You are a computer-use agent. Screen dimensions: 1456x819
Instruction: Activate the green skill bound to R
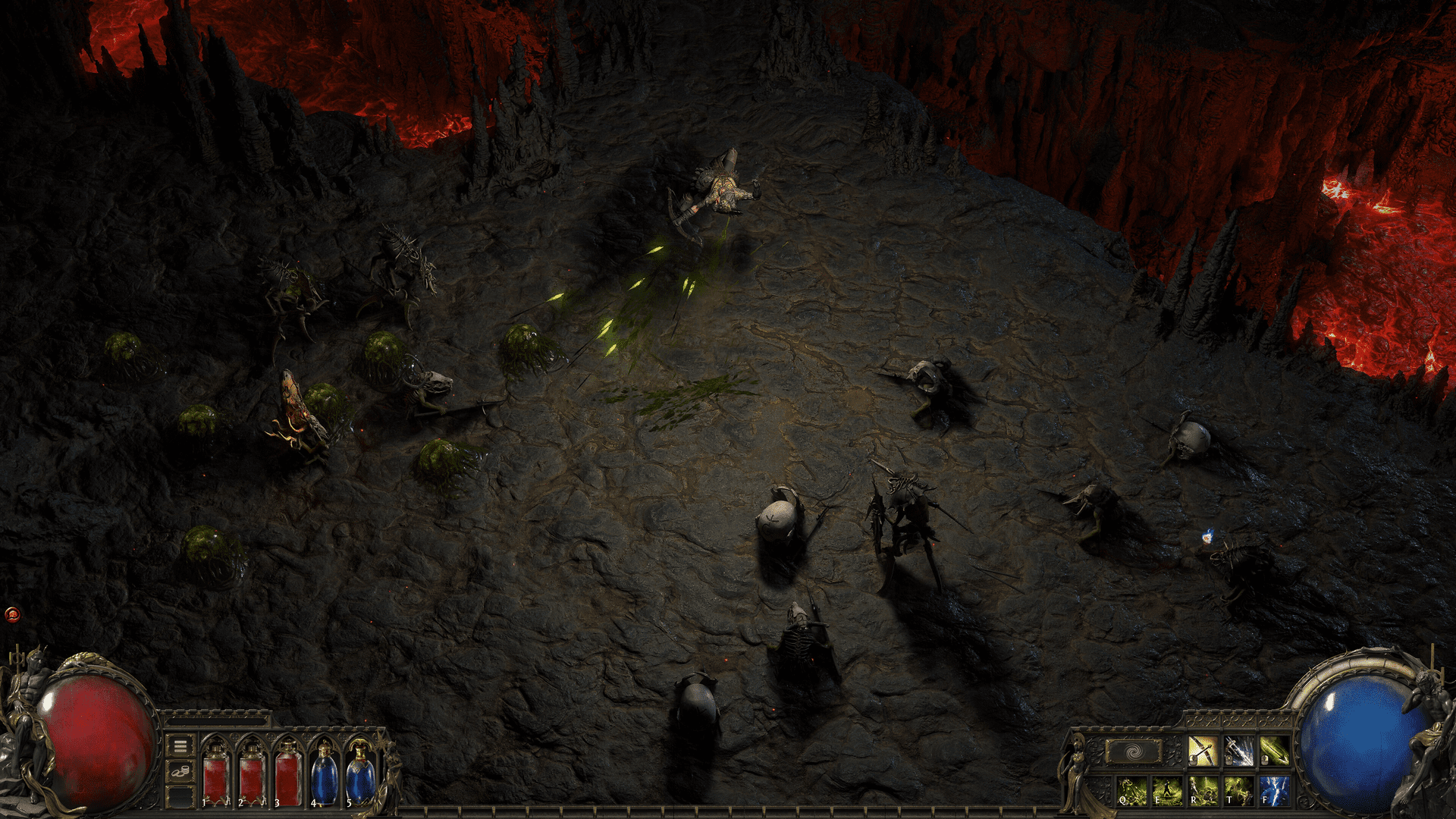(x=1203, y=790)
